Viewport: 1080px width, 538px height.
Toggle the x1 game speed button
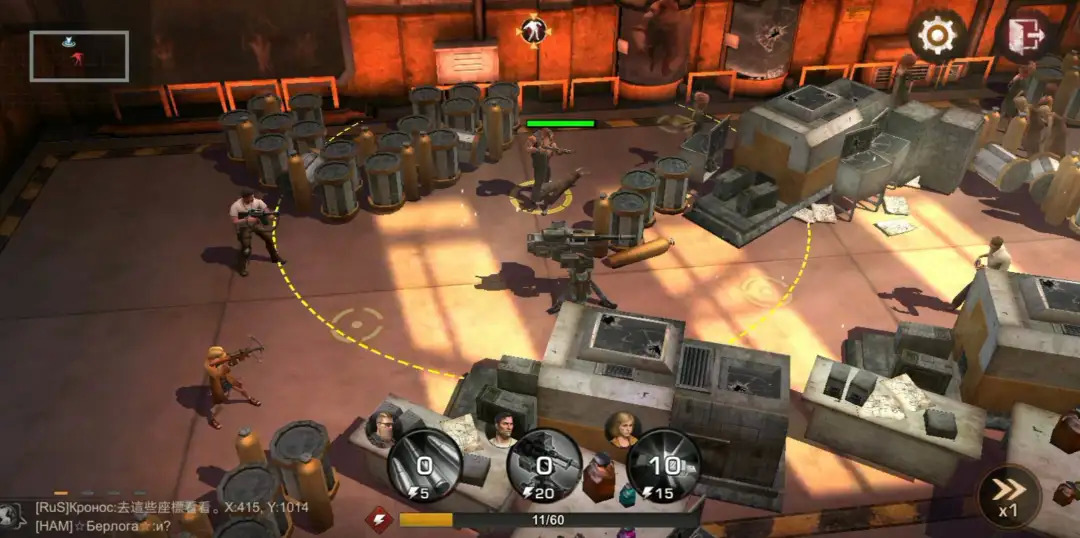coord(1008,497)
